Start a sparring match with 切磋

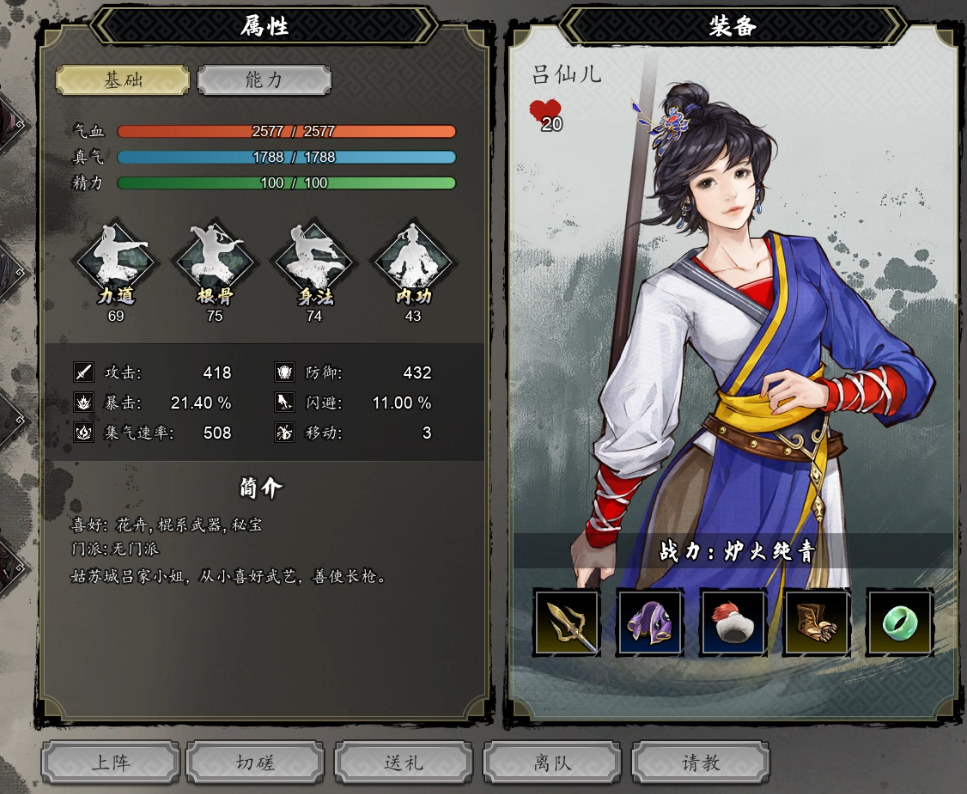(x=256, y=763)
